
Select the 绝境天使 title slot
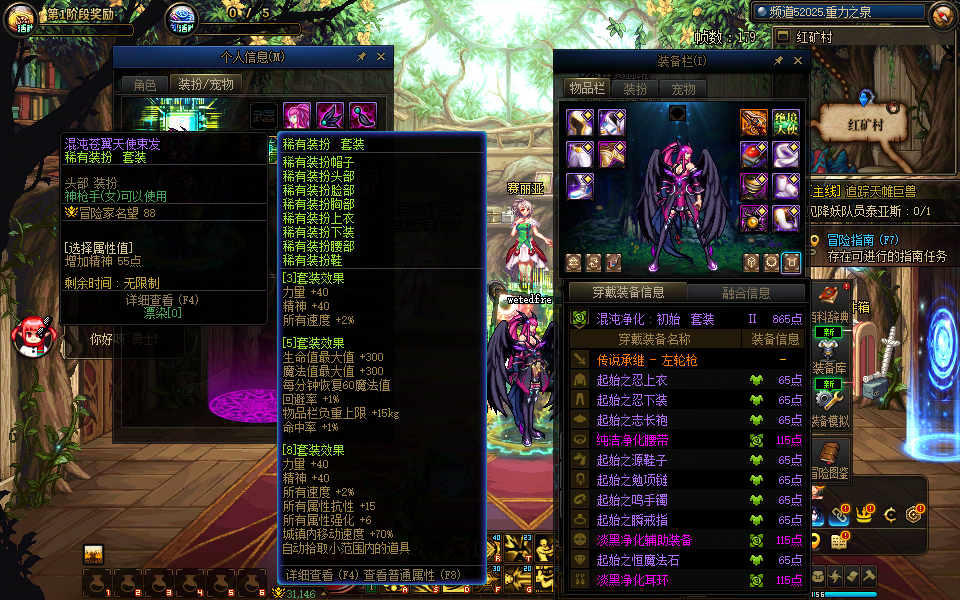point(785,123)
